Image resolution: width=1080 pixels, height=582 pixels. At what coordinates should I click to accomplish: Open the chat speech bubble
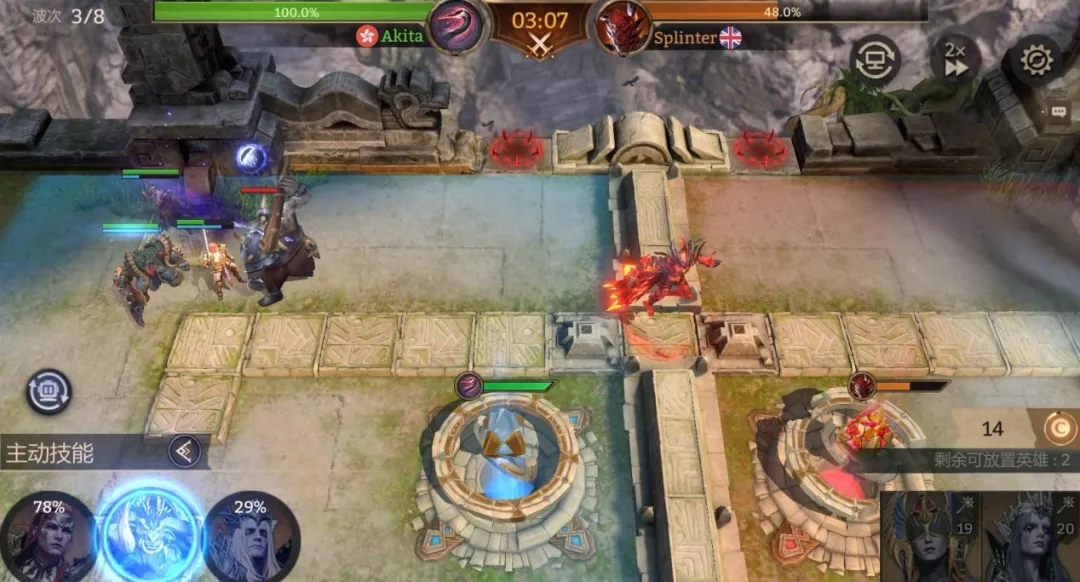coord(1059,112)
